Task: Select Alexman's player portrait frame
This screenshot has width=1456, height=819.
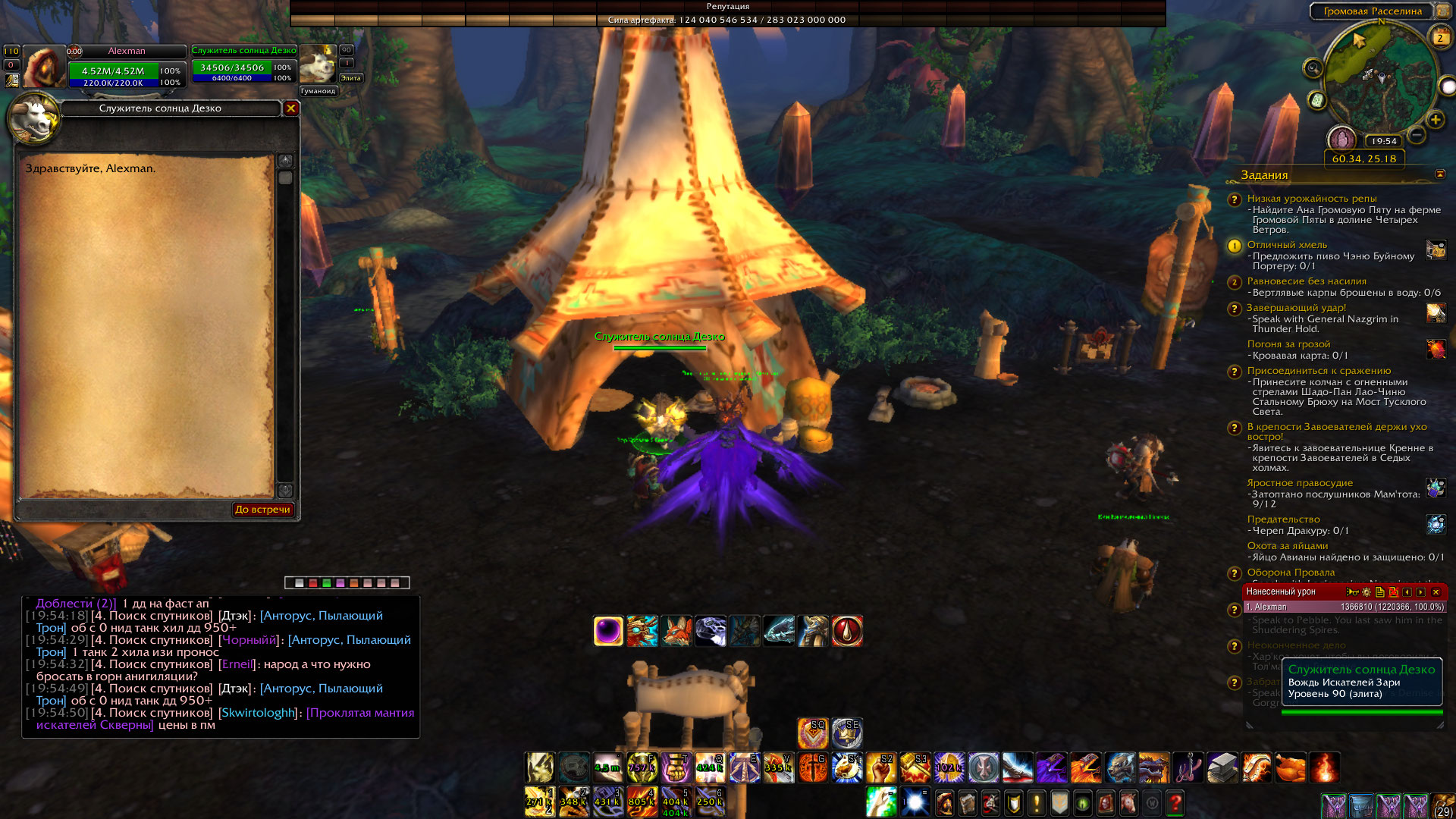Action: (x=44, y=67)
